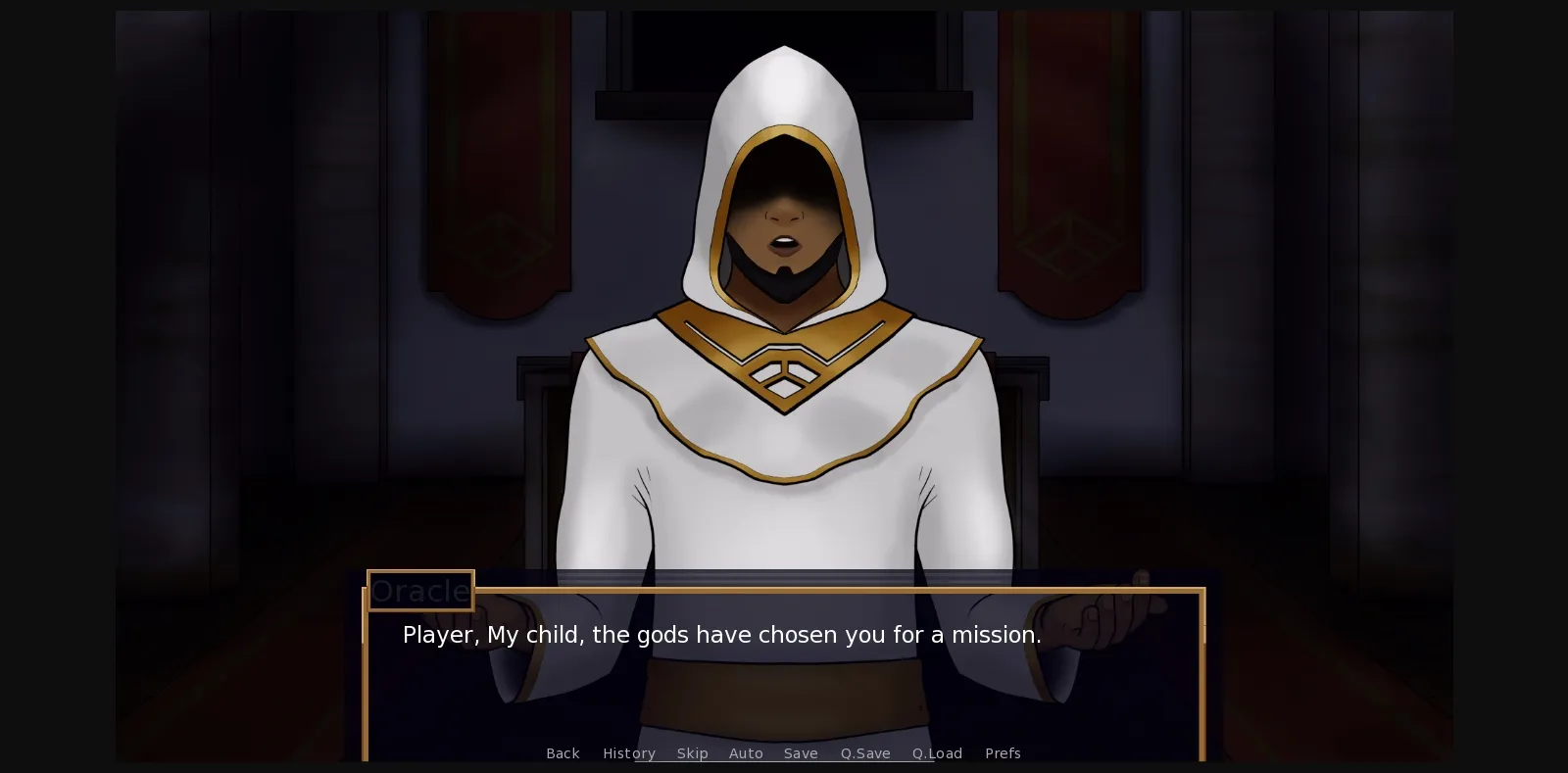Perform a quick save with Q.Save
1568x773 pixels.
click(x=864, y=753)
